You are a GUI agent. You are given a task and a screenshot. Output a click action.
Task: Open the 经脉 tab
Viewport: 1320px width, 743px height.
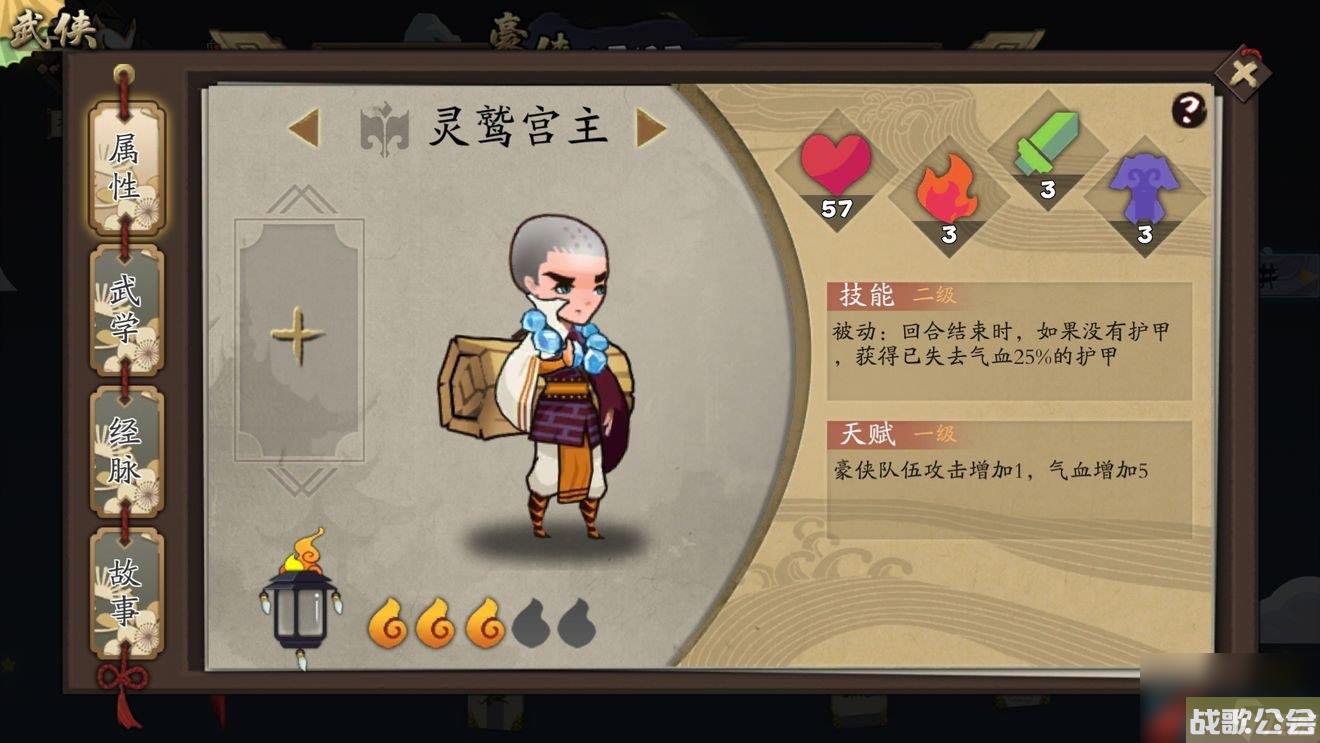pos(124,452)
